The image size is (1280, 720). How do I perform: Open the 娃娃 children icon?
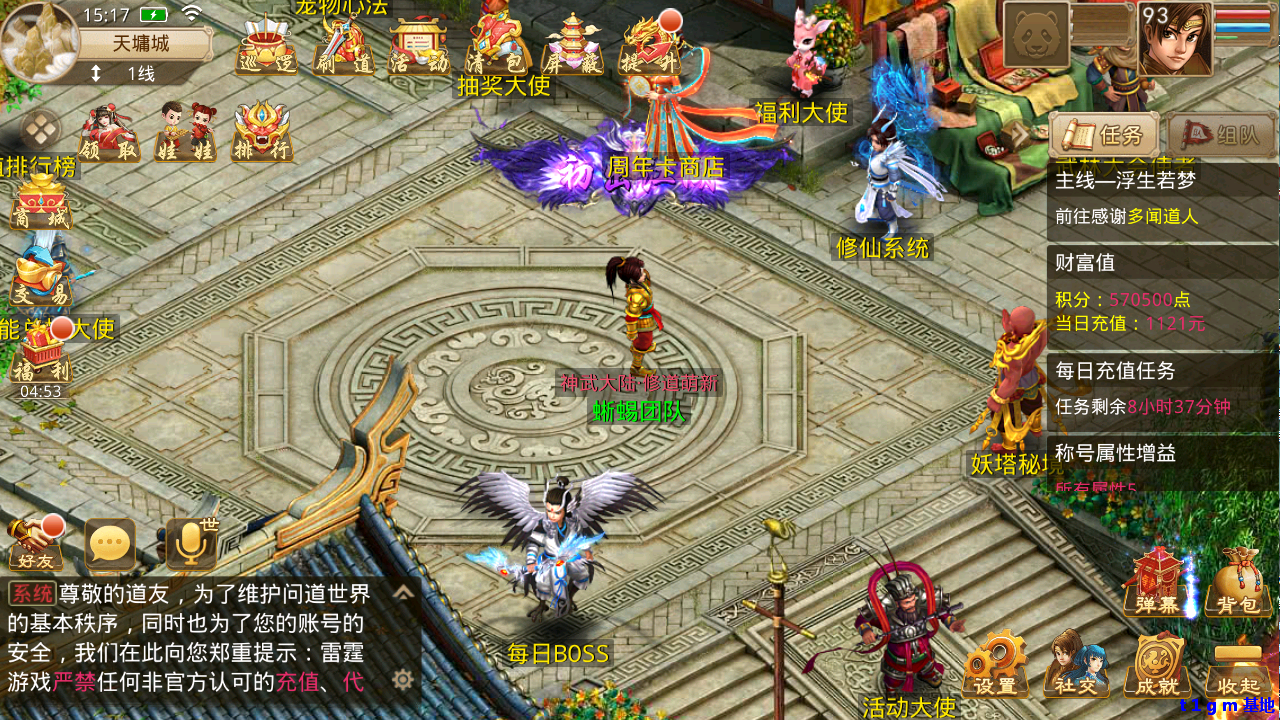click(x=186, y=134)
